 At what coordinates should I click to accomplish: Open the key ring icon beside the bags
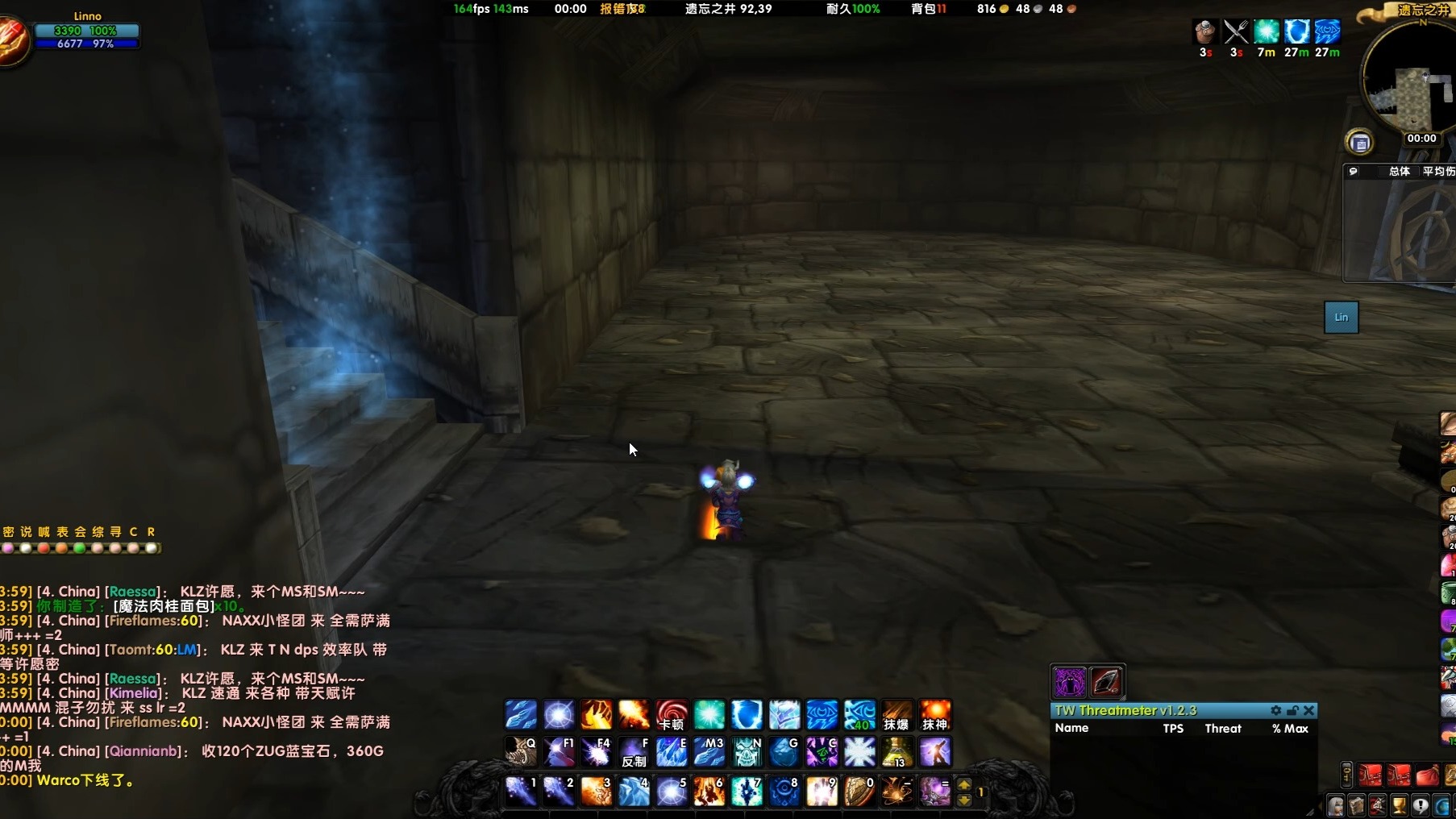[x=1346, y=775]
